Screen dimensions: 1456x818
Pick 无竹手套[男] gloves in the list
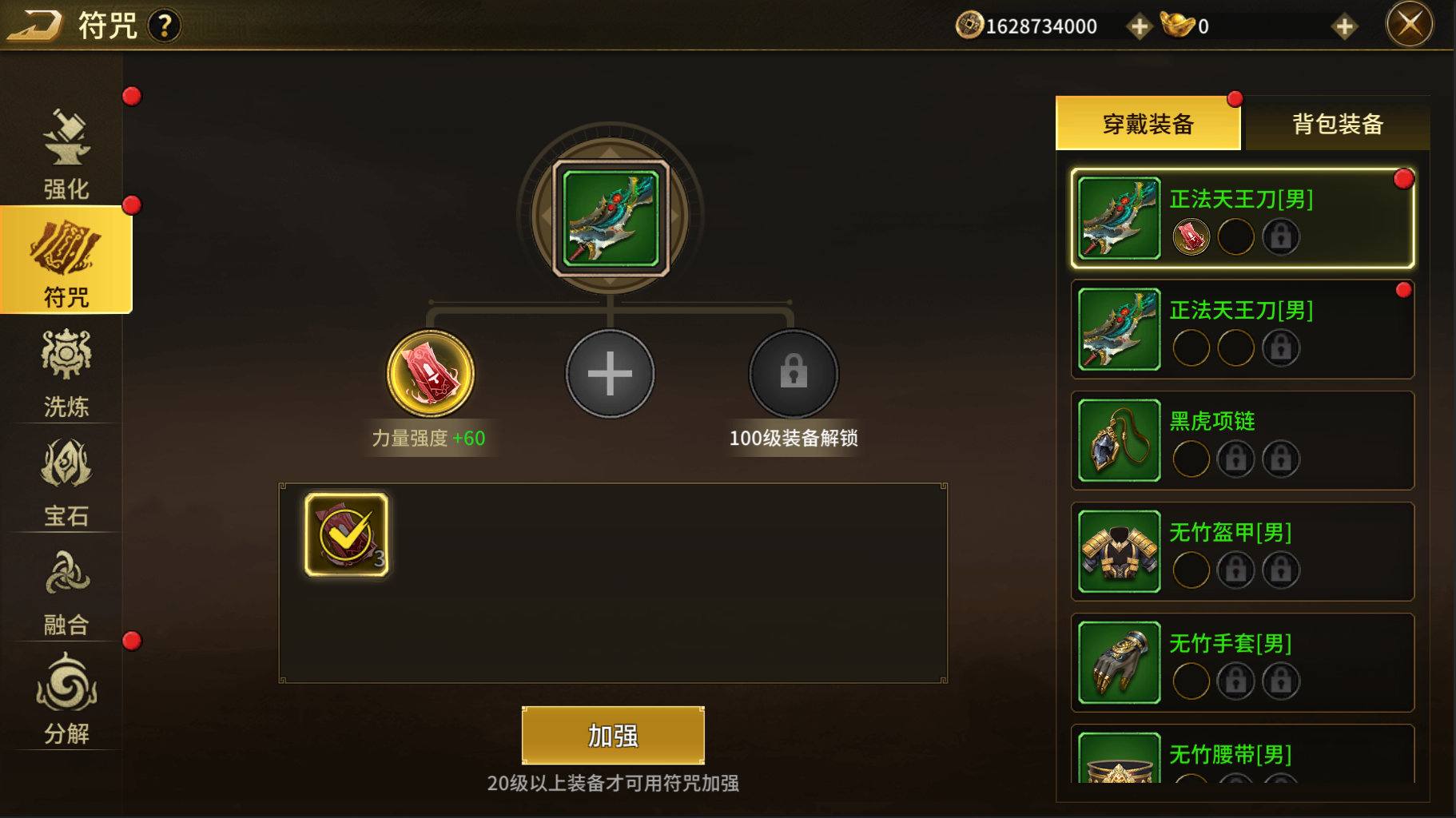1242,662
